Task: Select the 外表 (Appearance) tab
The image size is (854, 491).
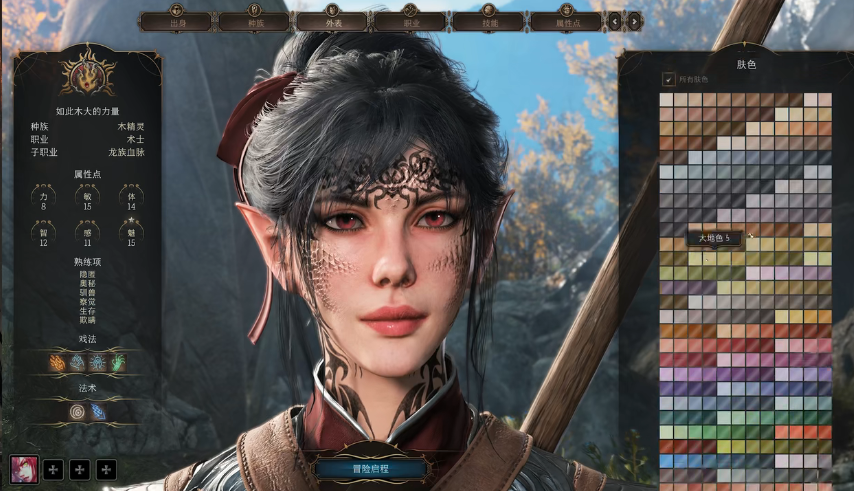Action: (333, 20)
